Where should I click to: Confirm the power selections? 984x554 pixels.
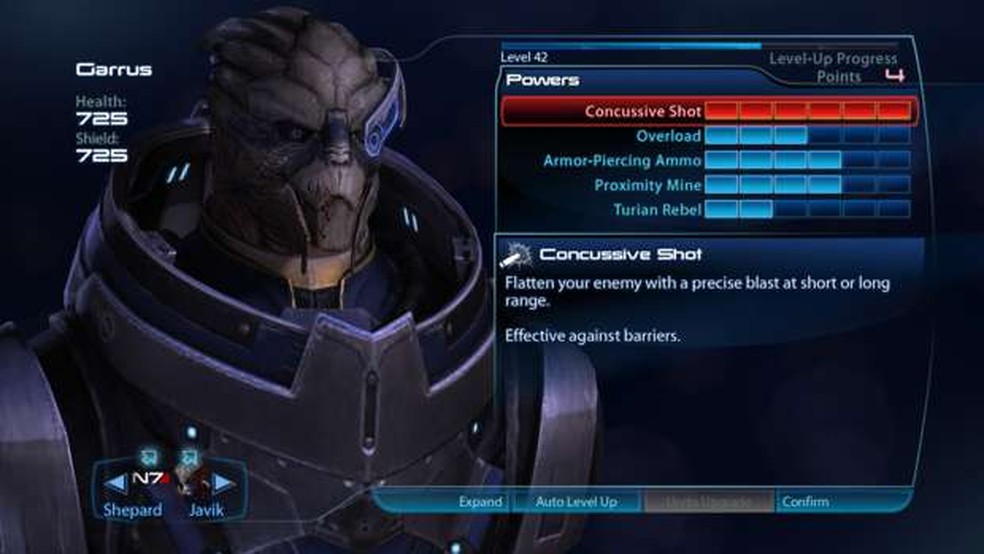(x=805, y=501)
